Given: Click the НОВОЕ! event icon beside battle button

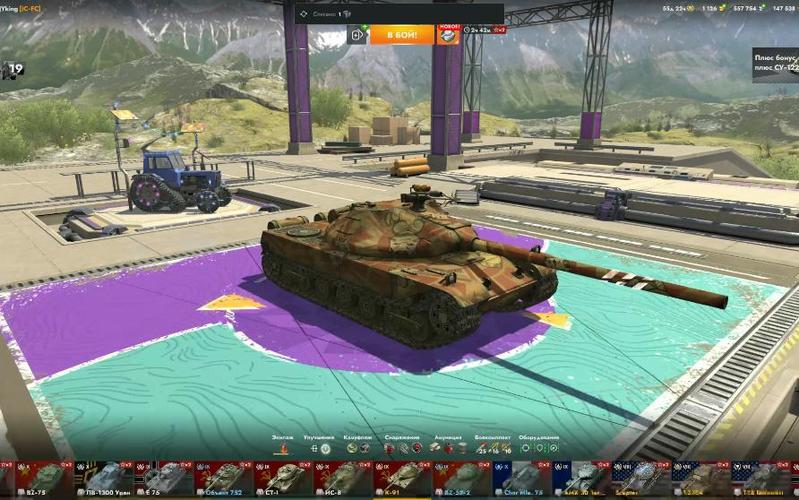Looking at the screenshot, I should tap(448, 35).
